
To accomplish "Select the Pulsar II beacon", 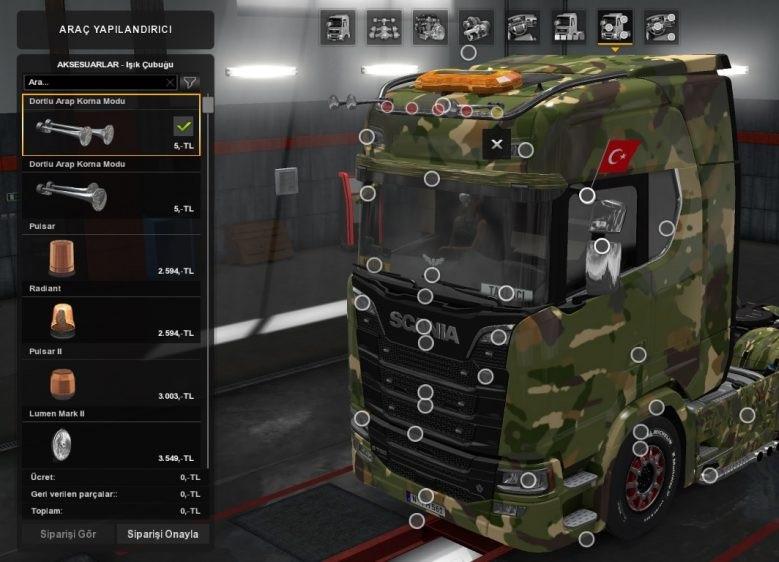I will tap(110, 382).
